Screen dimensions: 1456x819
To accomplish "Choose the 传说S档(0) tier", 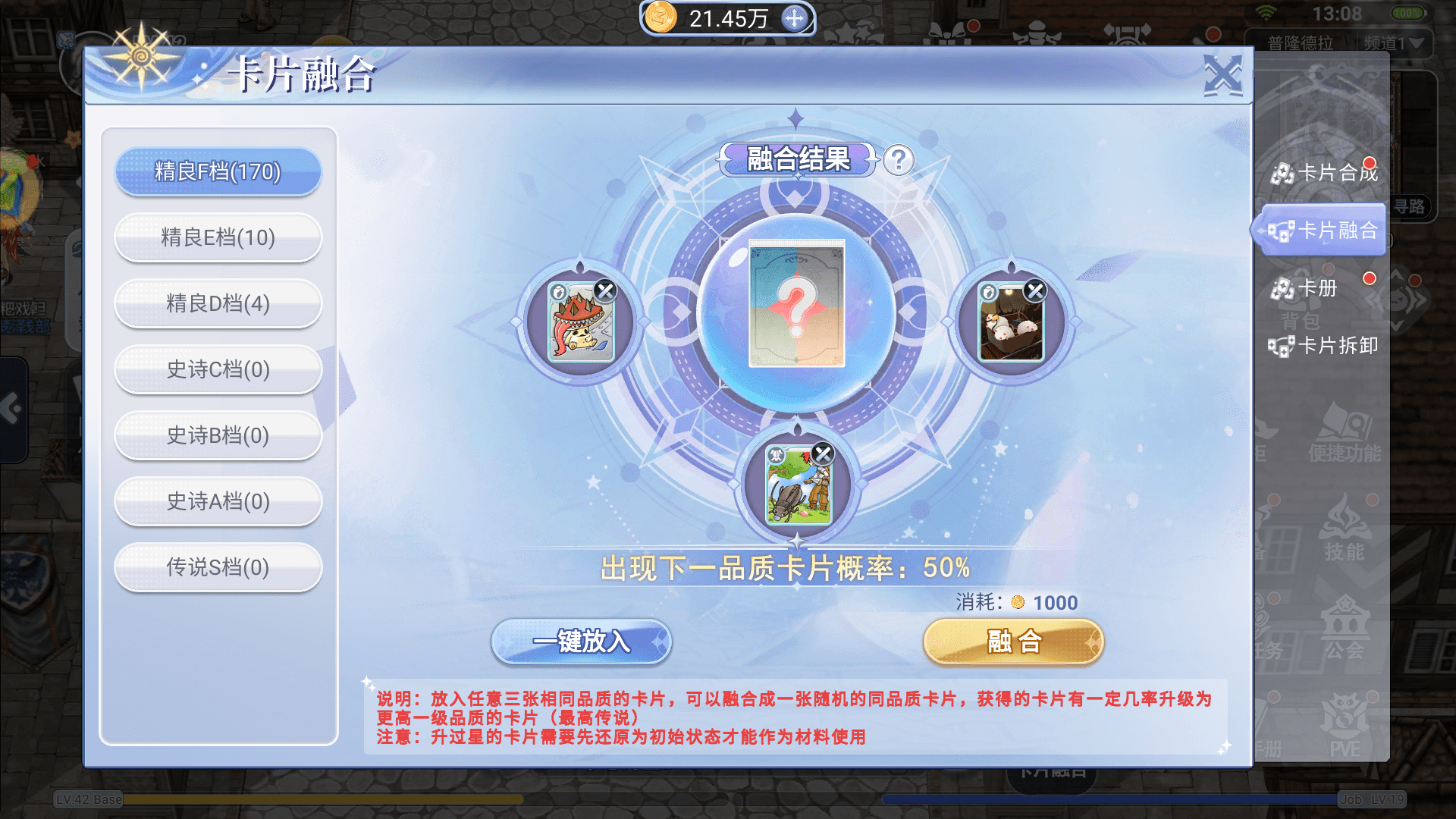I will [218, 568].
